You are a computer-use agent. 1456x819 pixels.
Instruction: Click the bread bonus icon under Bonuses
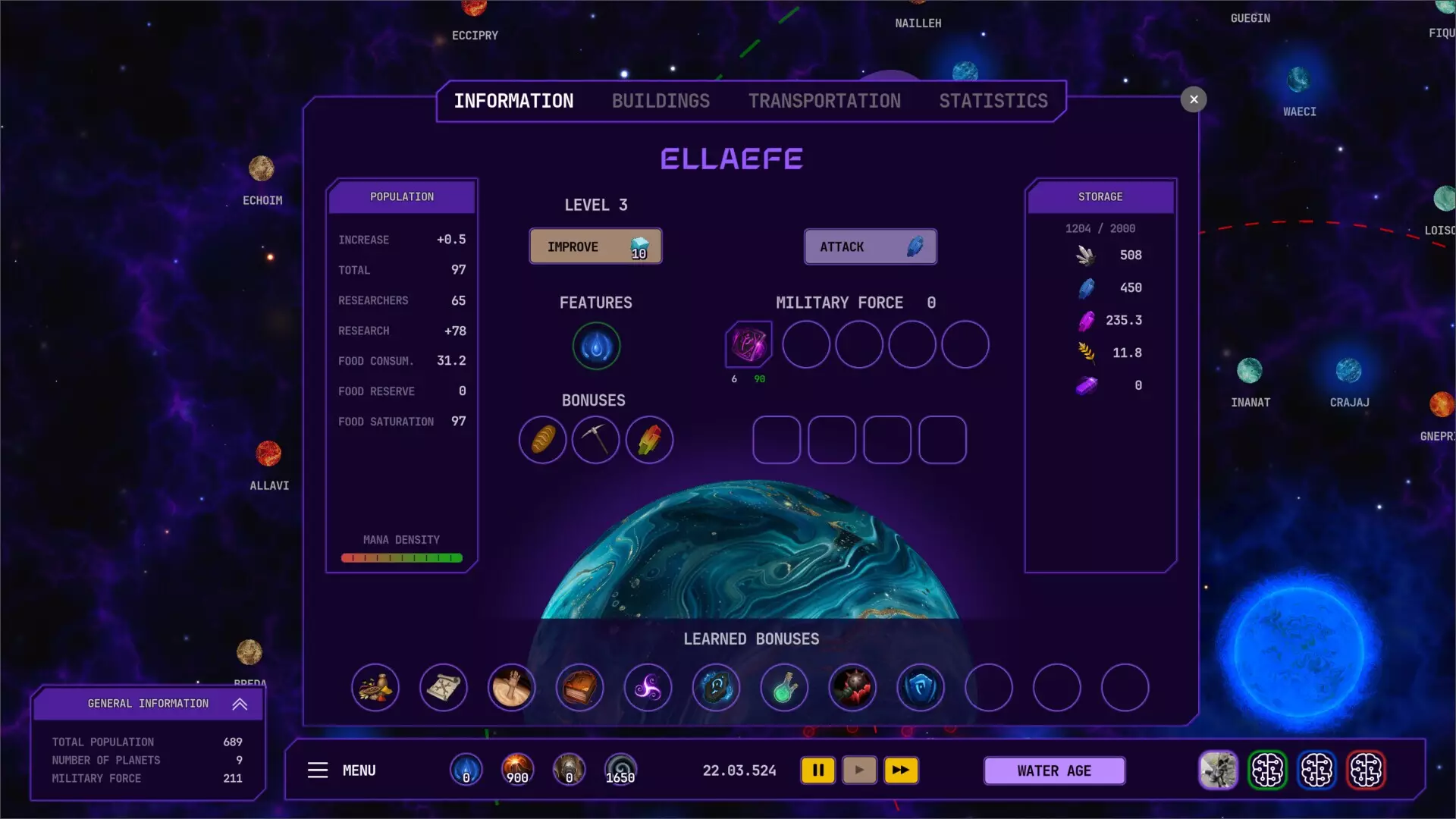[542, 440]
